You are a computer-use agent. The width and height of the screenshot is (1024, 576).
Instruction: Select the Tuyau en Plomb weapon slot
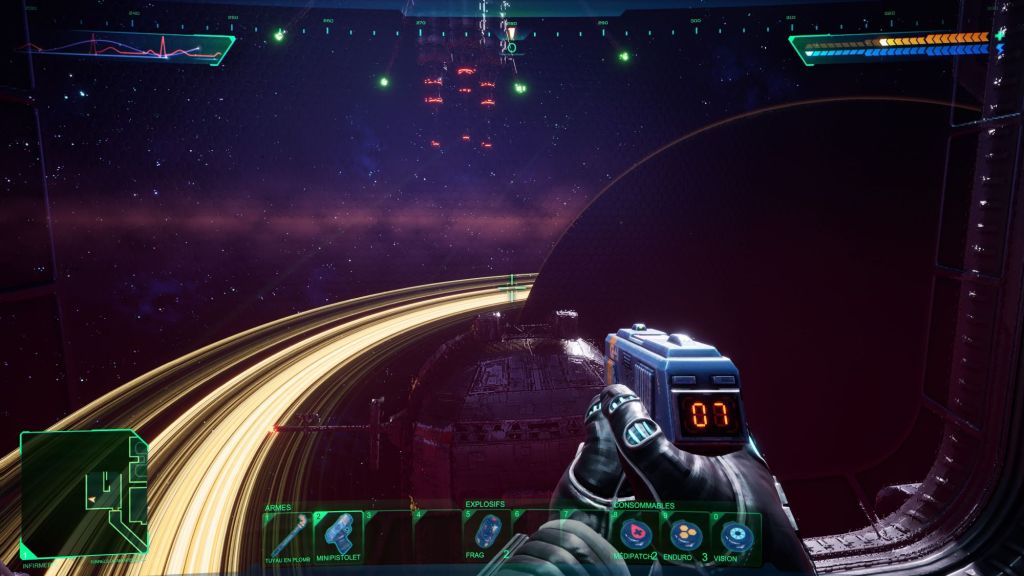coord(288,535)
